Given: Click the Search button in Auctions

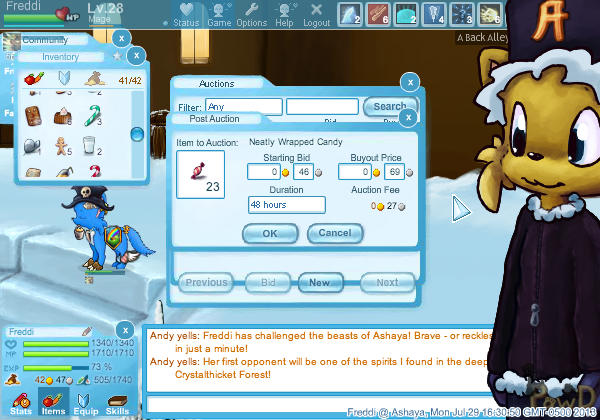Looking at the screenshot, I should point(389,107).
